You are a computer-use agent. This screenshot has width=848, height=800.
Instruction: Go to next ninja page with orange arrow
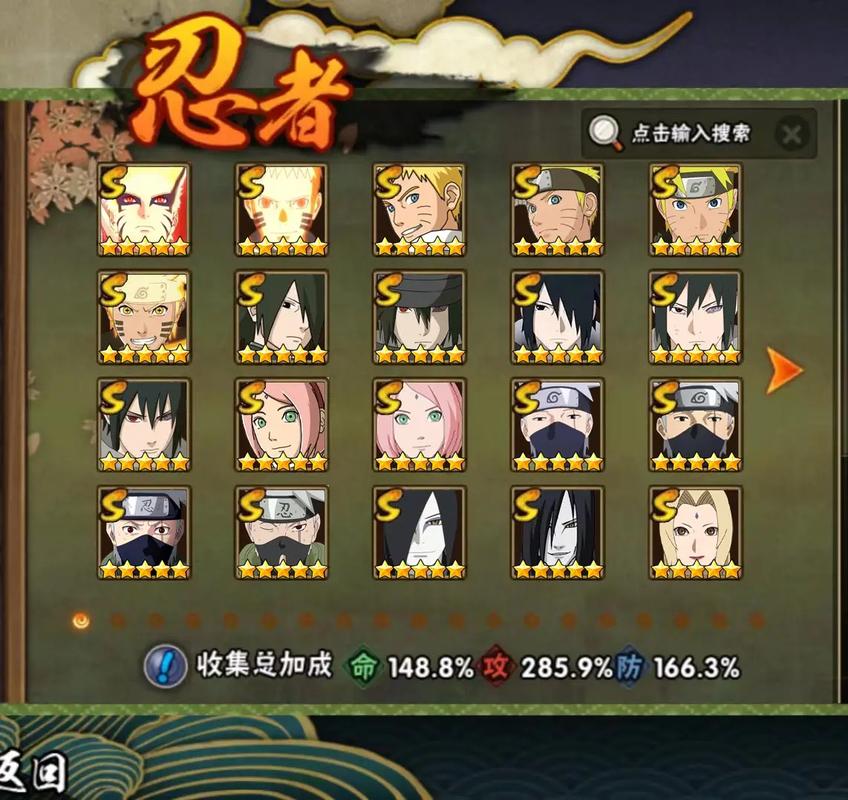(x=784, y=369)
